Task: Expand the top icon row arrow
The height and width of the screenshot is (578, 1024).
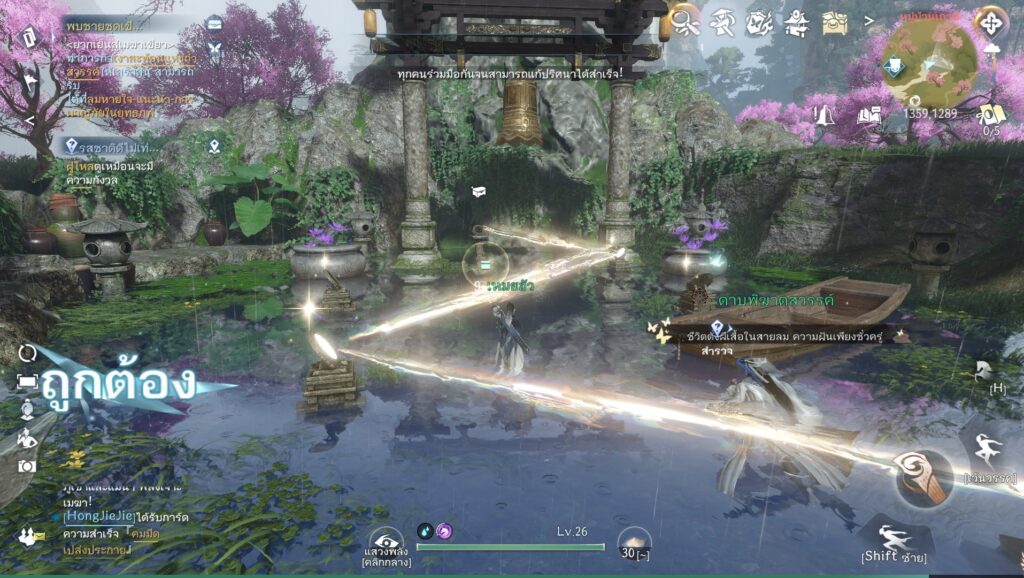Action: [868, 20]
